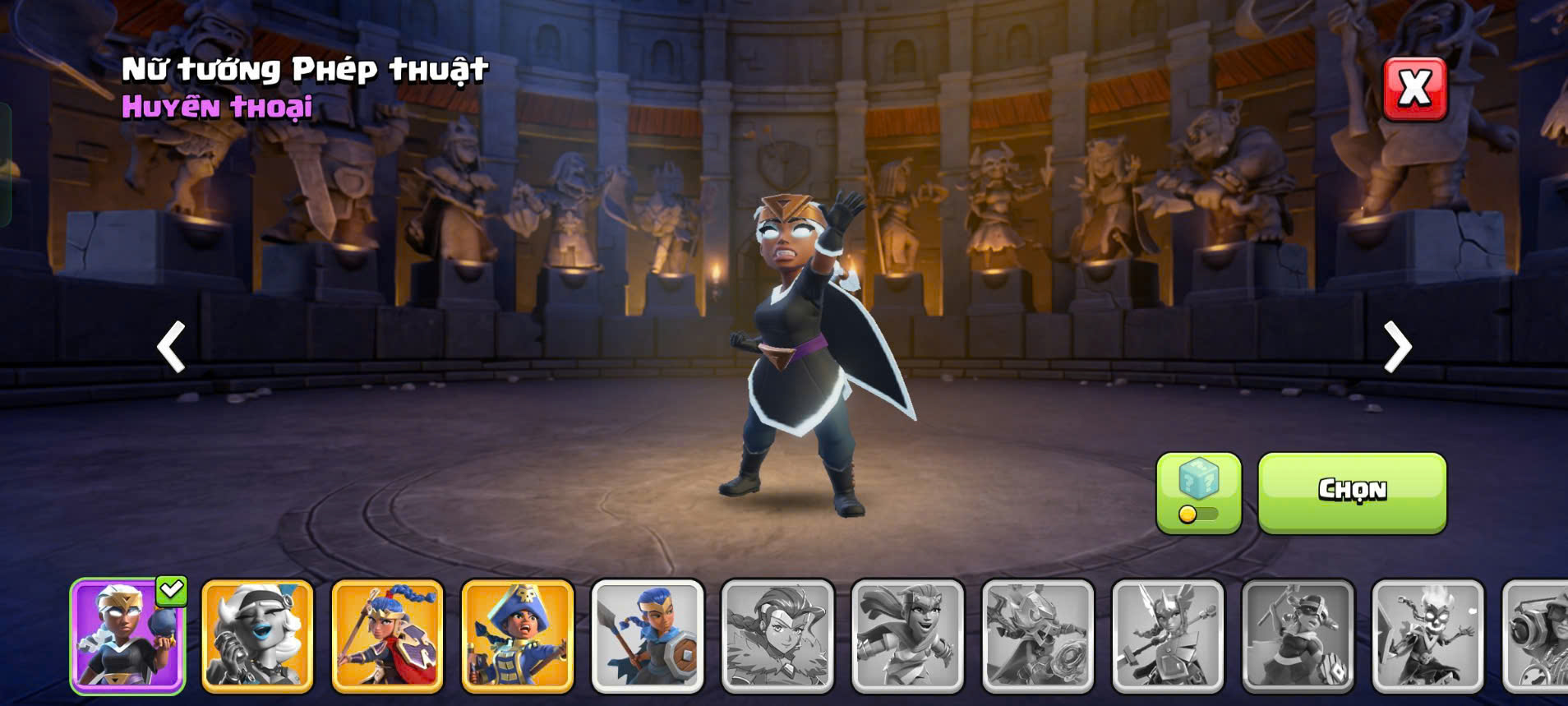
Task: Choose the white-haired singer skin with microphone
Action: [x=257, y=635]
